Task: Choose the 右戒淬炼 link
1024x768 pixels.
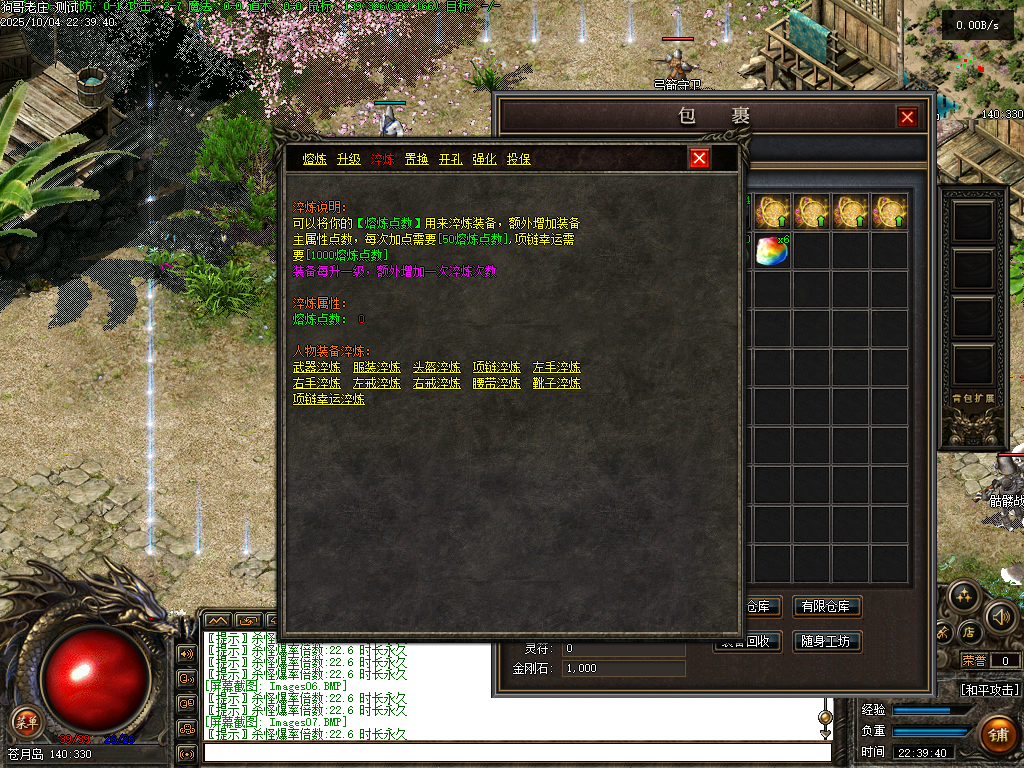Action: (x=437, y=383)
